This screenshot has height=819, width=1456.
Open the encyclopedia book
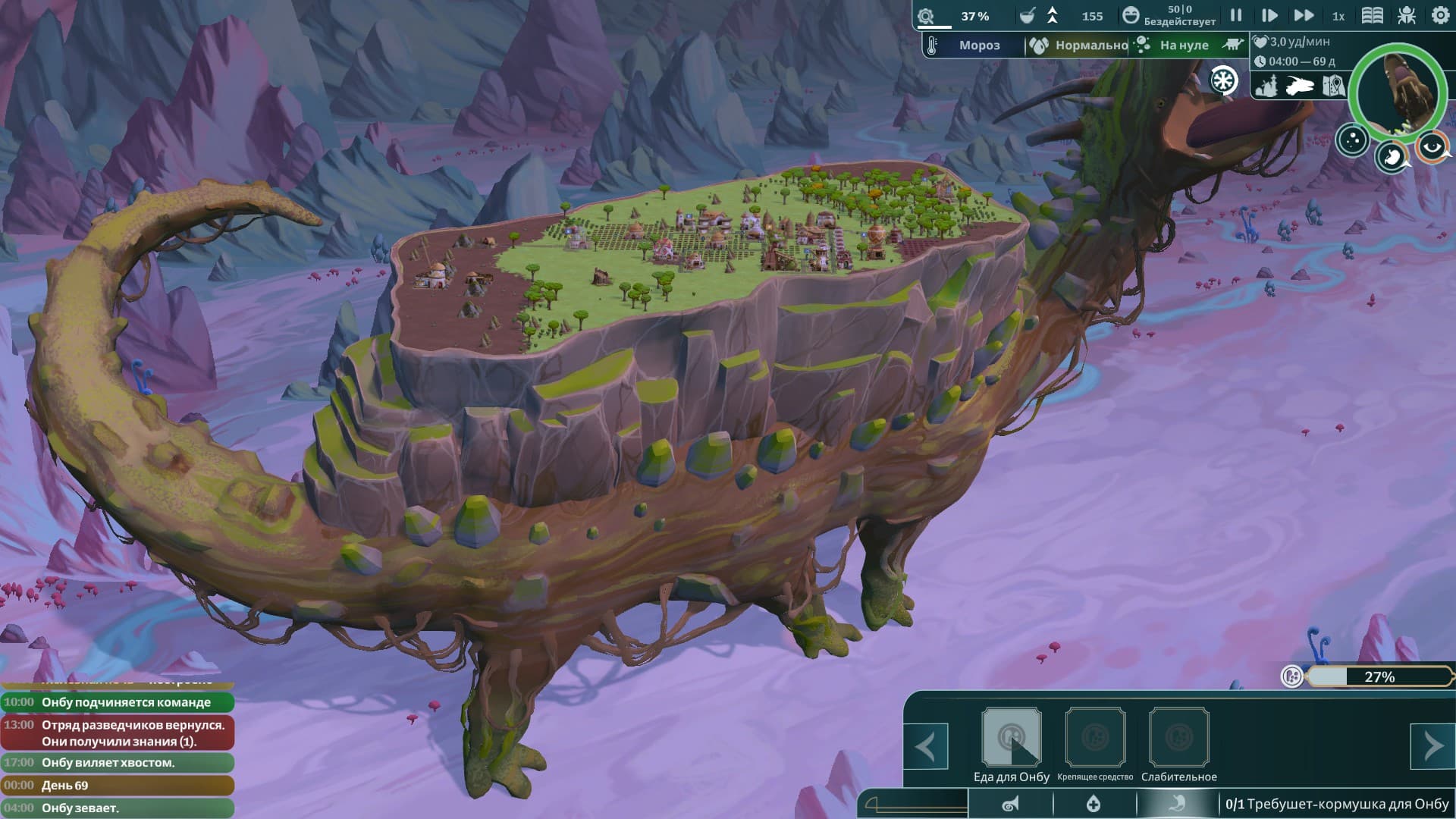point(1373,15)
